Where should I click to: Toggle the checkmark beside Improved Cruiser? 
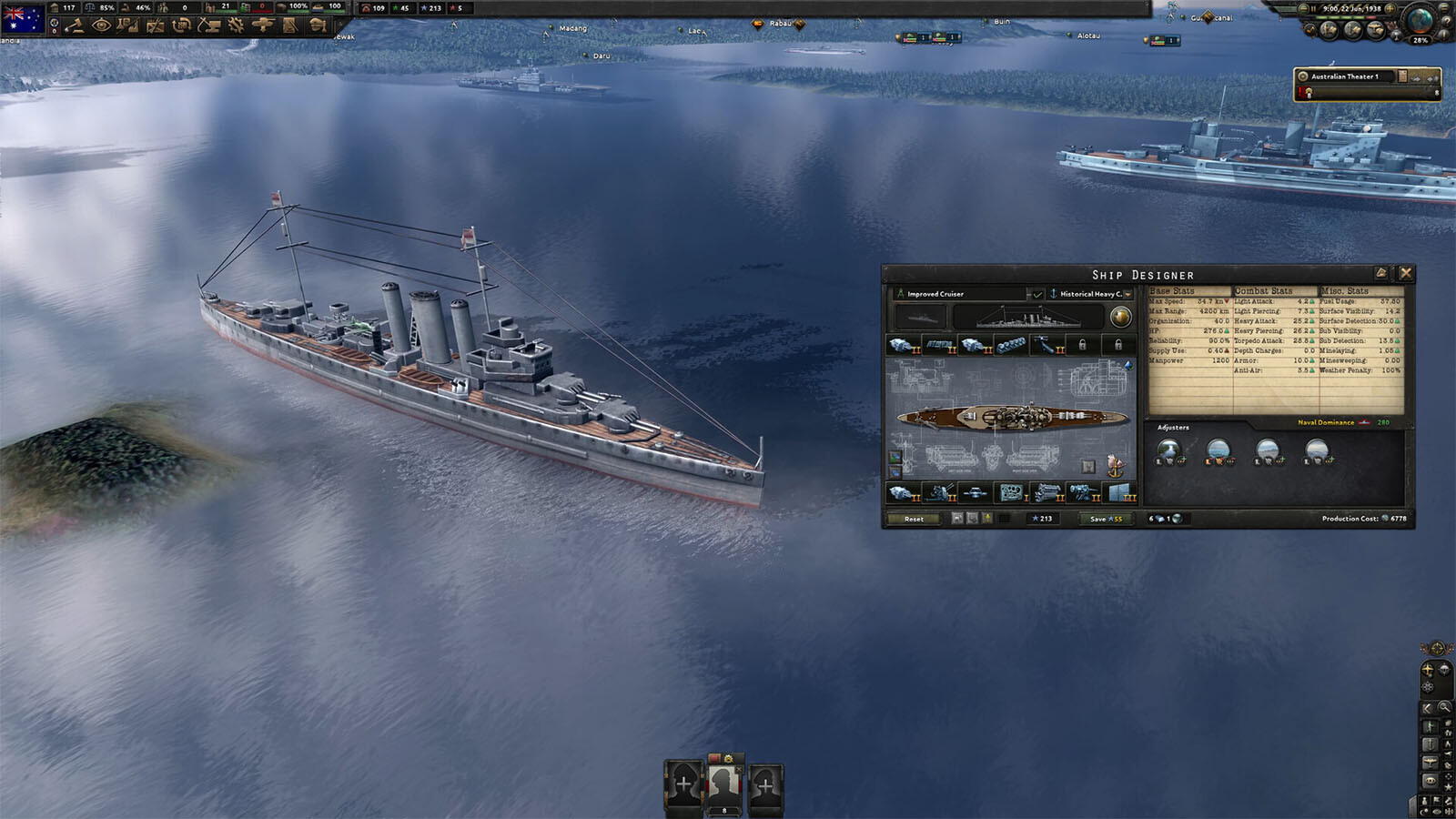click(1038, 294)
